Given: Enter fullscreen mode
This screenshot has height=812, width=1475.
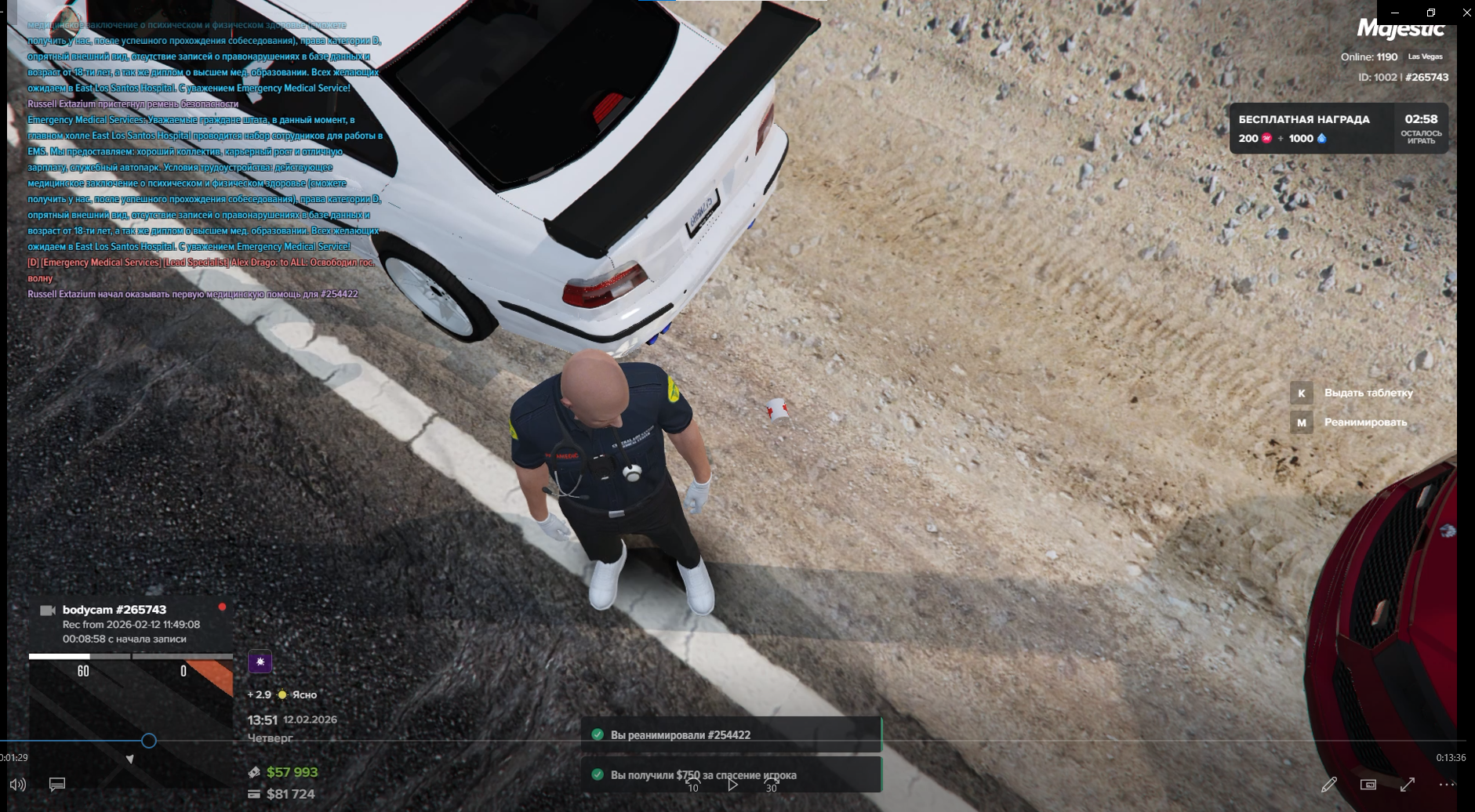Looking at the screenshot, I should point(1408,785).
